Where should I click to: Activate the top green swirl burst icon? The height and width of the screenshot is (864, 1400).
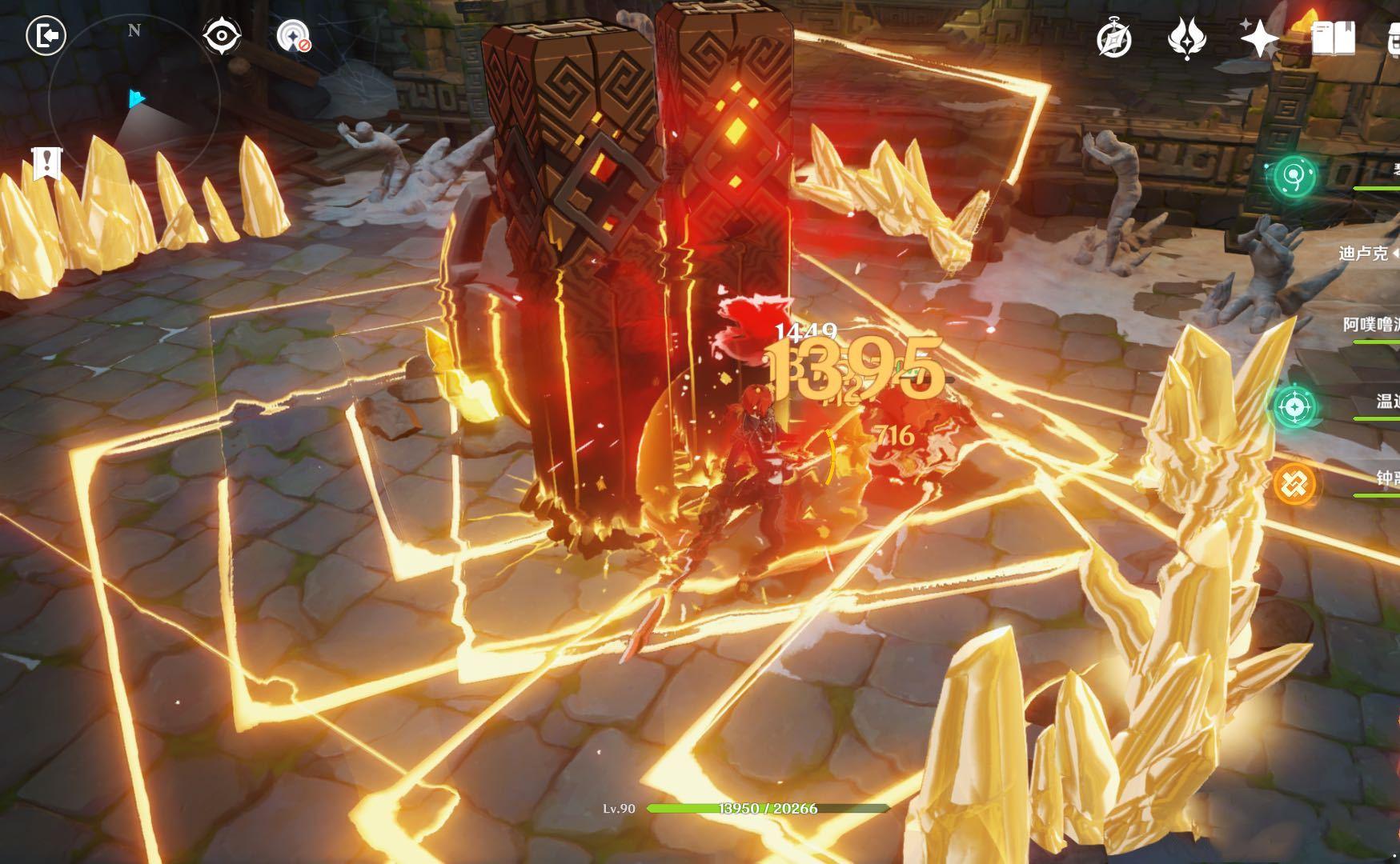click(x=1294, y=175)
